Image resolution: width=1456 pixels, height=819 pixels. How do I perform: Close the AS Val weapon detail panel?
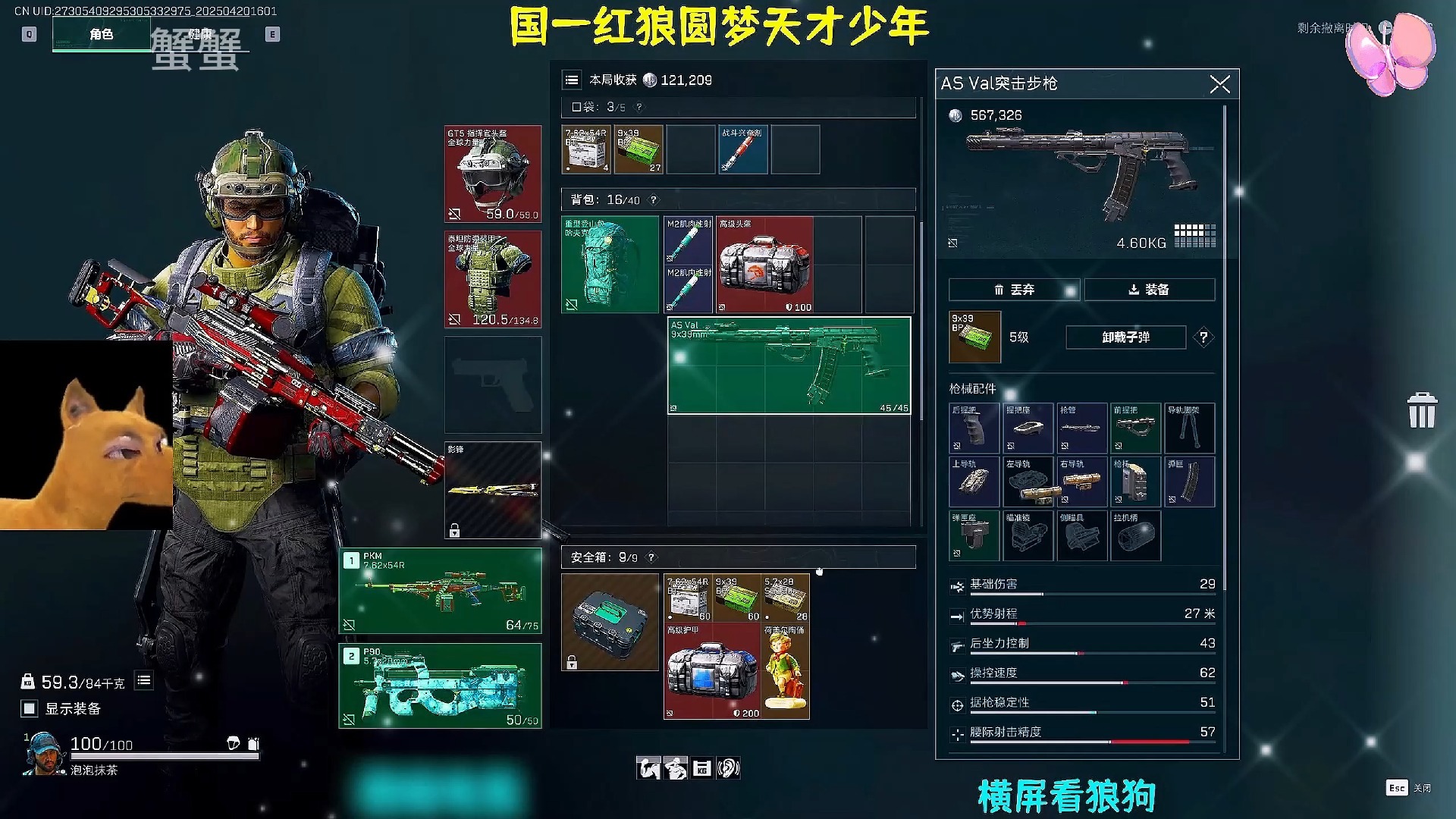(1219, 84)
